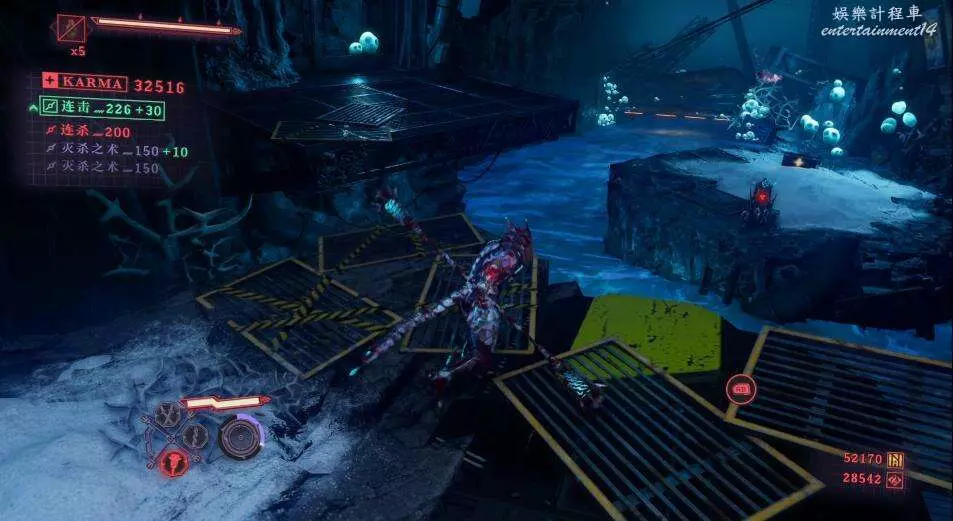Click the round red objective marker icon
The image size is (953, 521).
pos(742,389)
